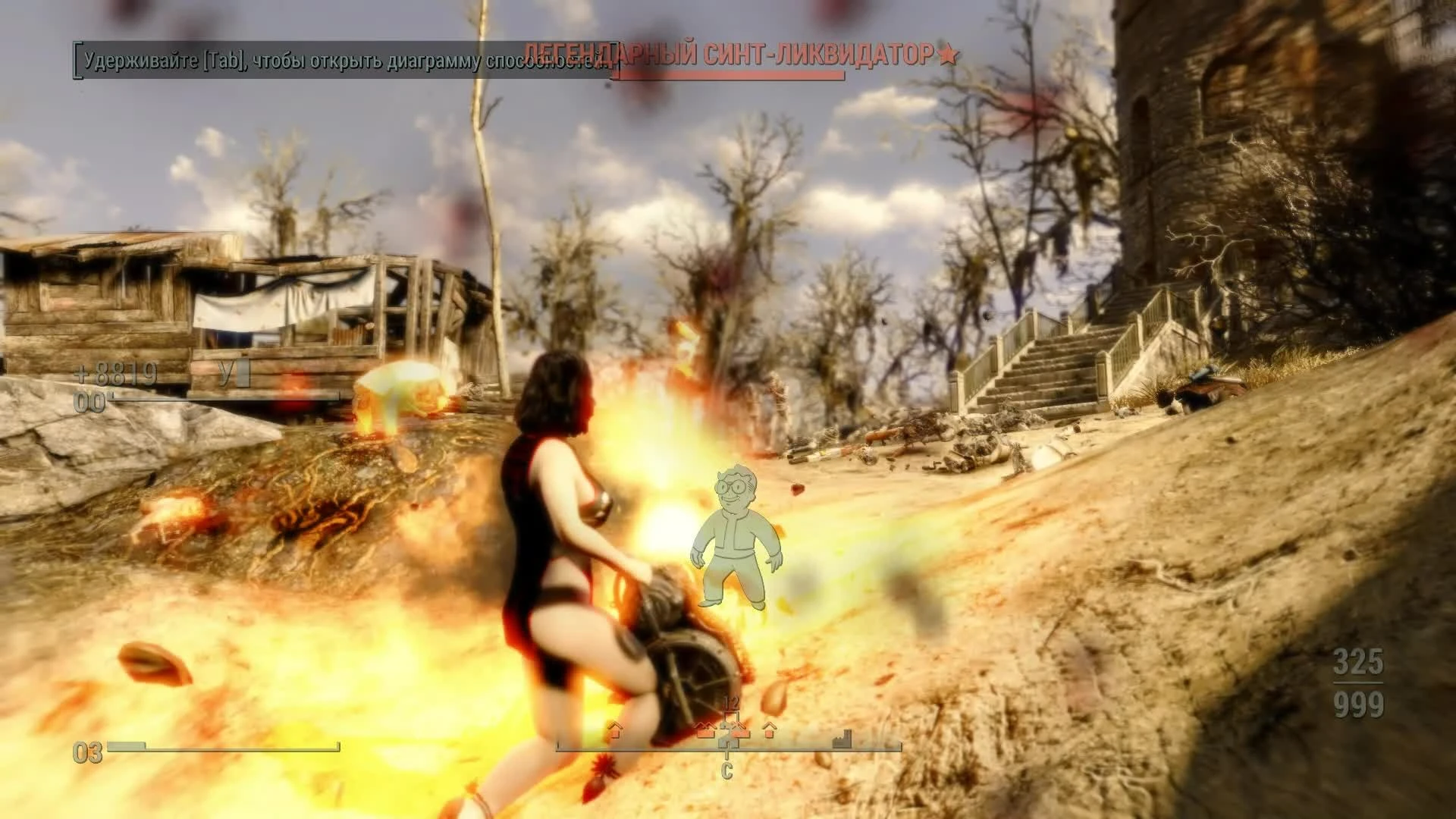Click the factory icon on right side of compass
The image size is (1456, 819).
point(842,738)
